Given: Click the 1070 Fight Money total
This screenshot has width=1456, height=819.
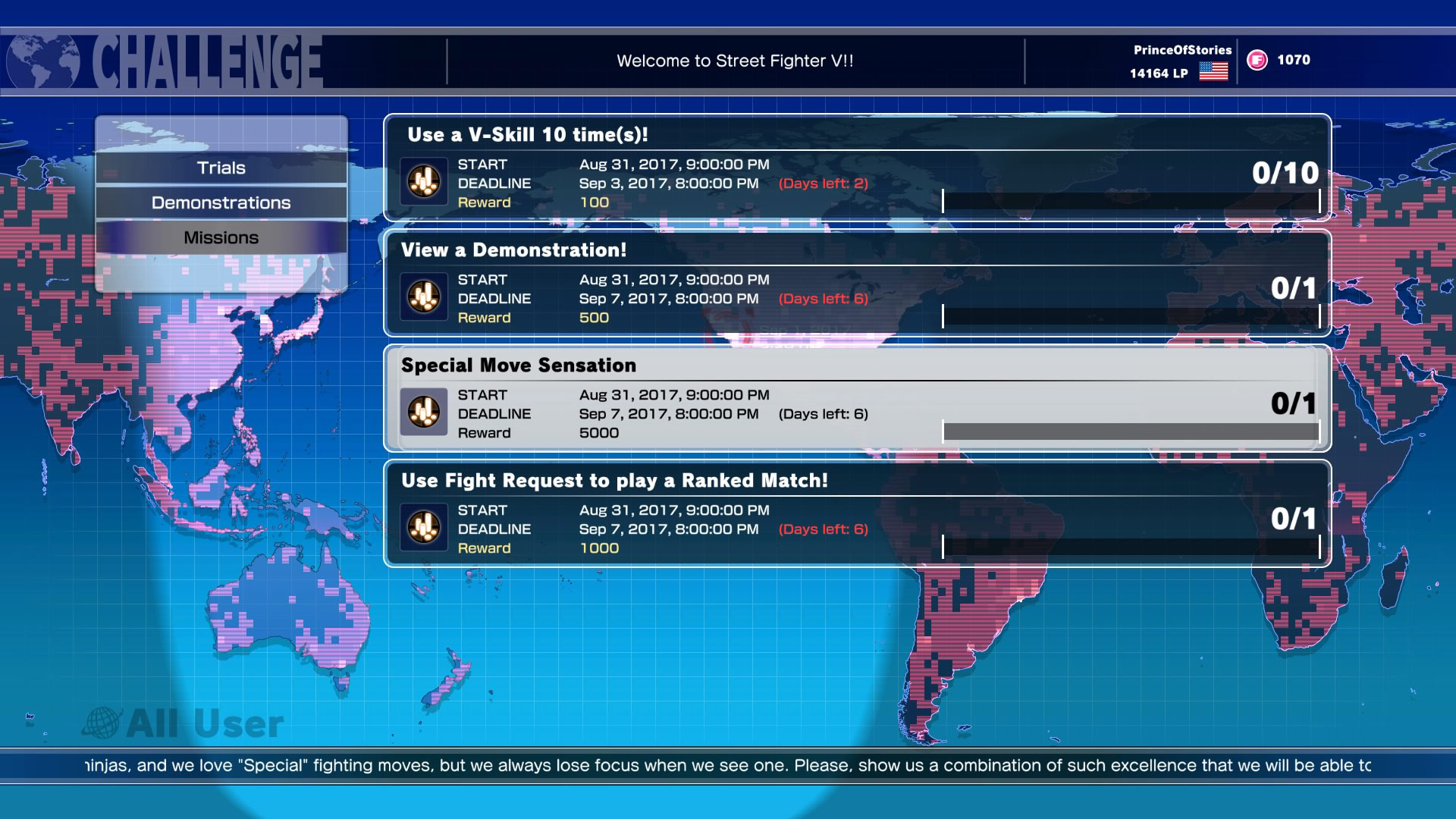Looking at the screenshot, I should click(x=1293, y=60).
